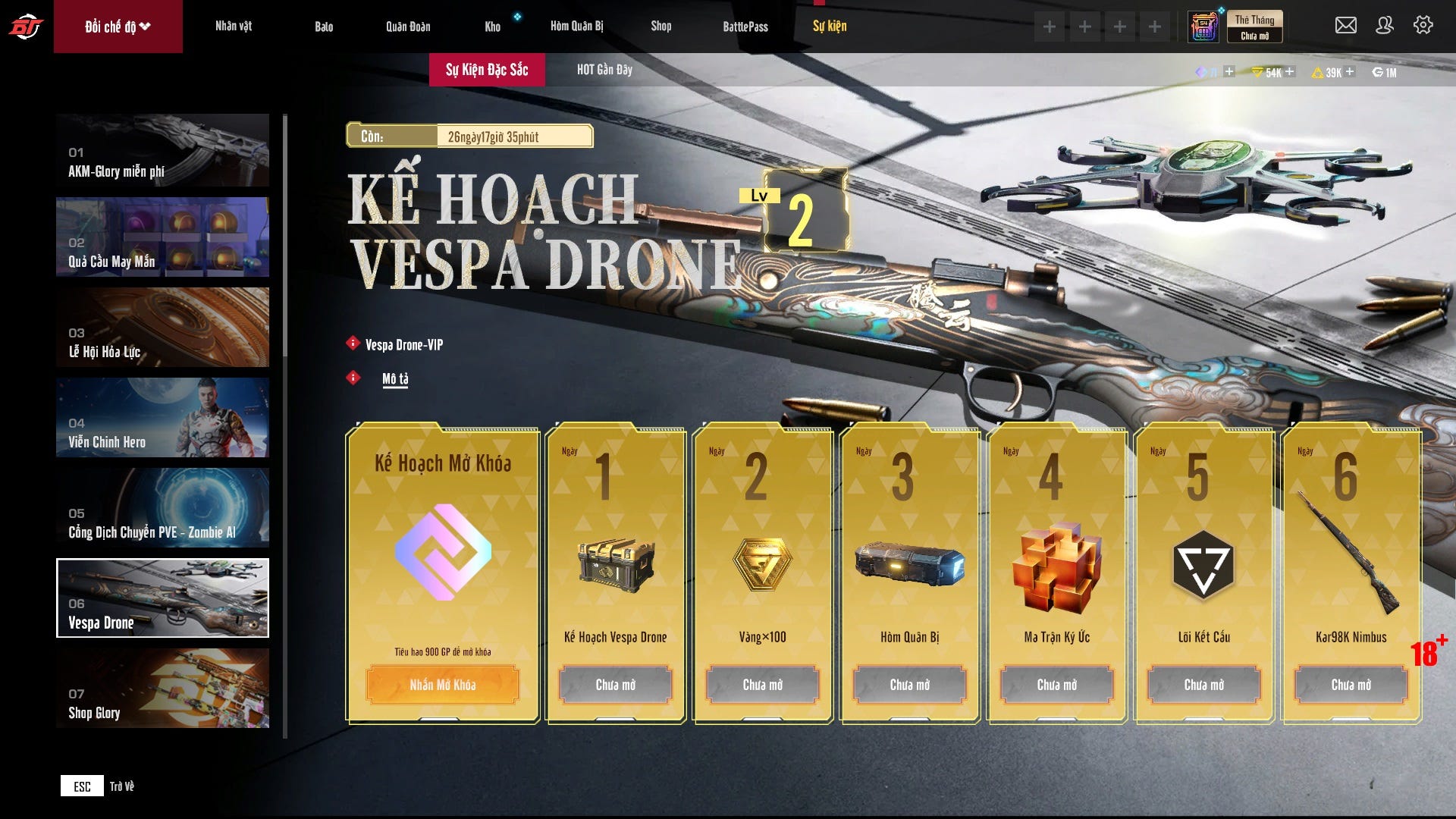Select the Sự Kiện Đặc Sắc tab

(487, 70)
